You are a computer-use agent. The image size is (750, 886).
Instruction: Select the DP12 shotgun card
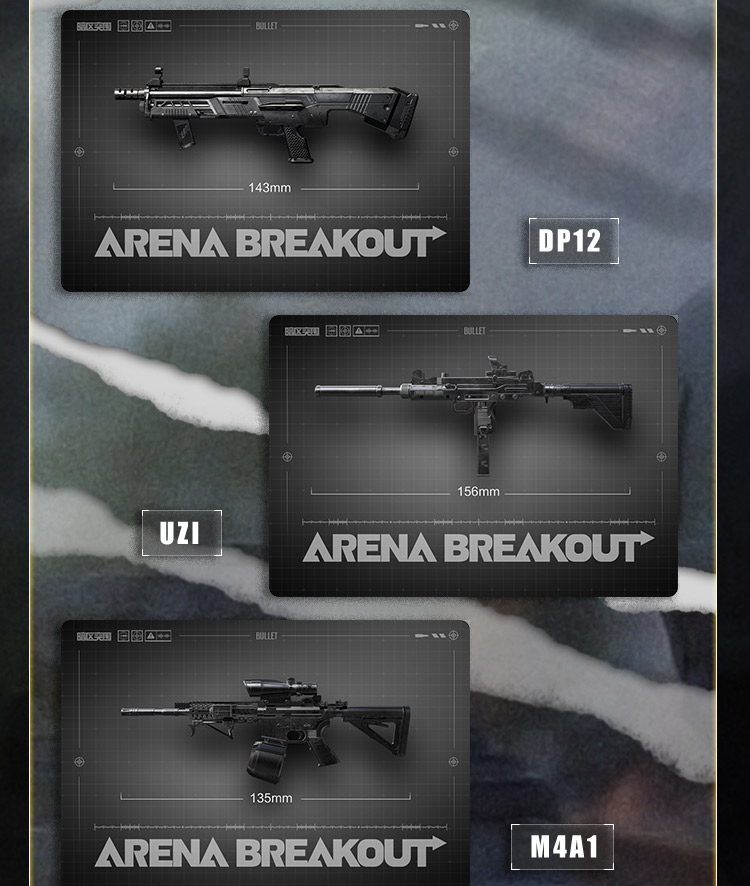[265, 150]
